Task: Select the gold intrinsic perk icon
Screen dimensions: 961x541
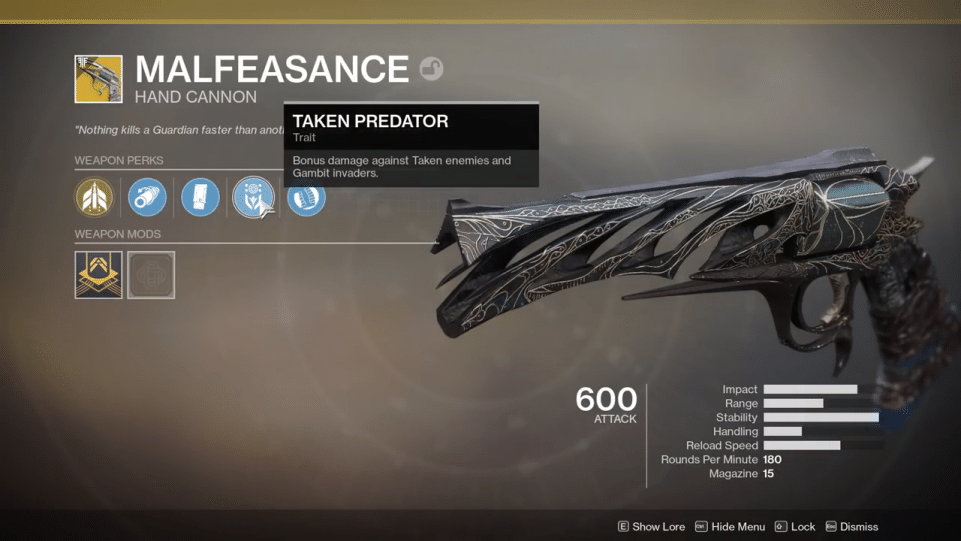Action: (x=94, y=197)
